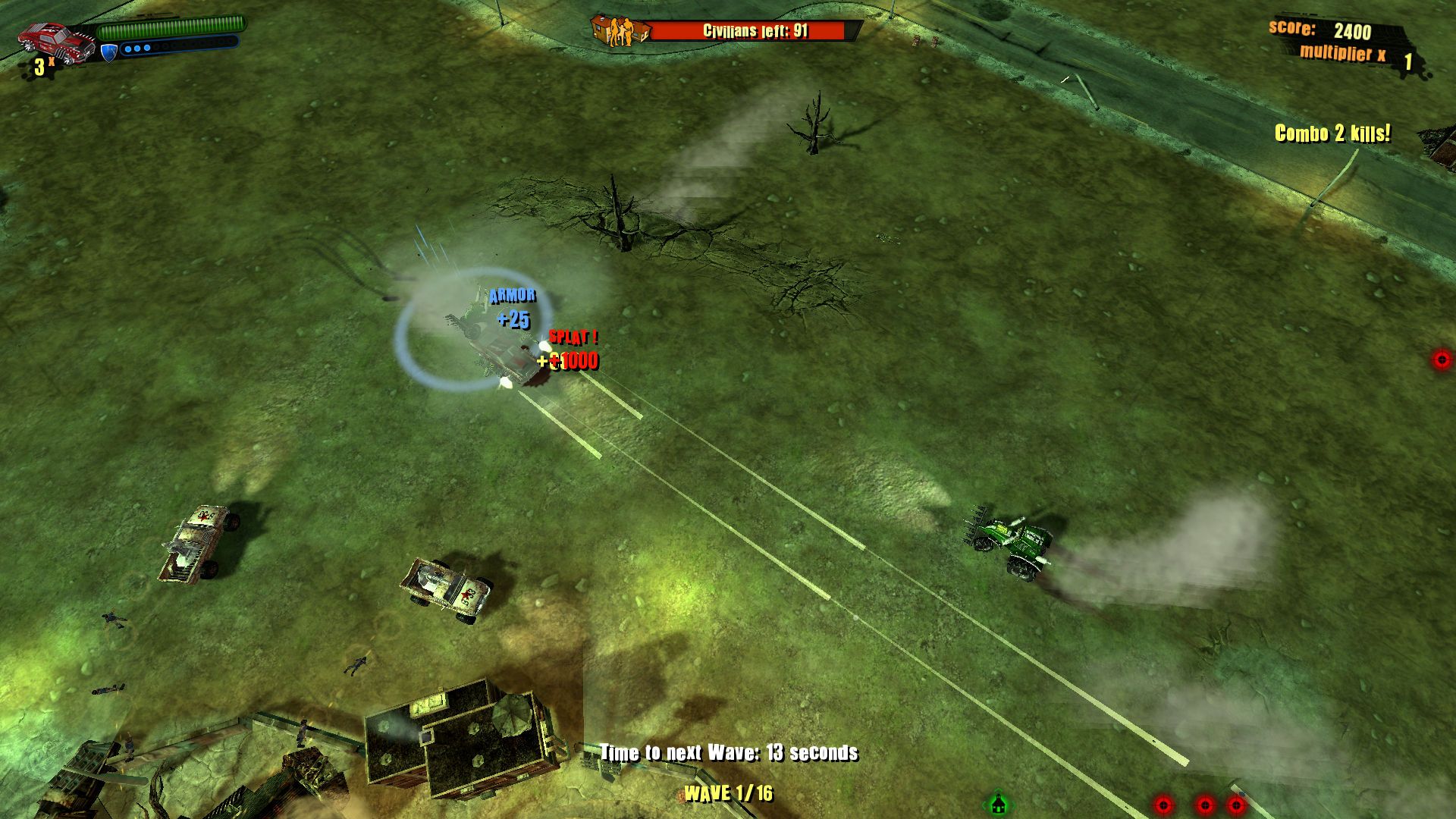Click the Time to next Wave text
This screenshot has width=1456, height=819.
coord(728,754)
